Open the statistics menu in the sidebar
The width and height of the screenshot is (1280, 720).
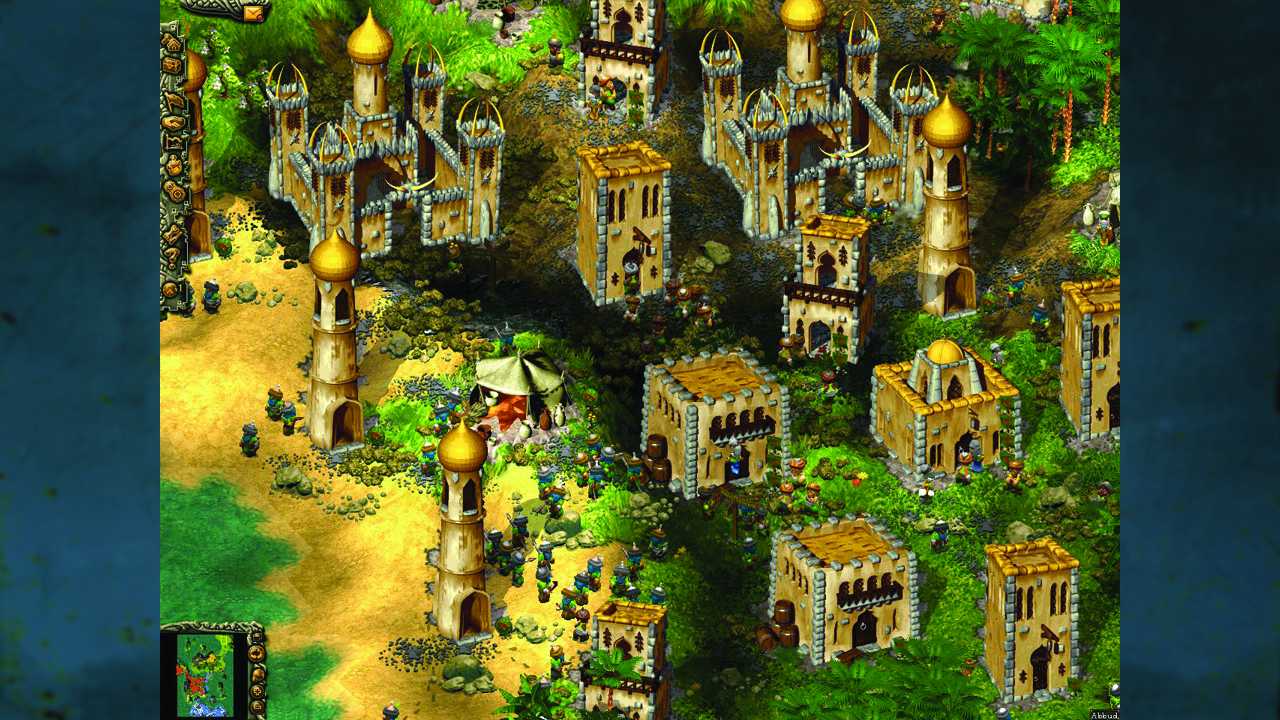click(175, 143)
